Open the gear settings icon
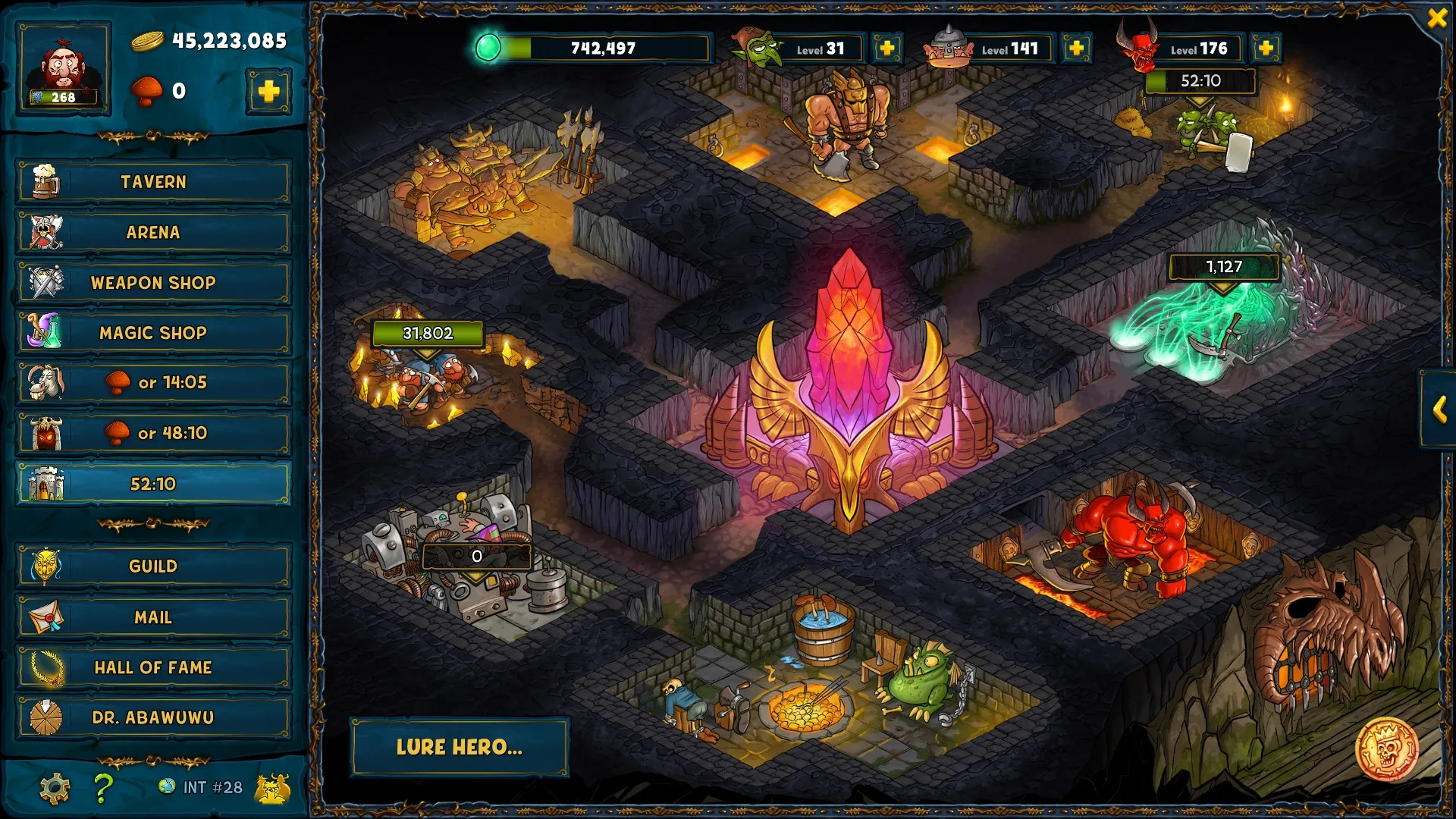 pyautogui.click(x=55, y=789)
